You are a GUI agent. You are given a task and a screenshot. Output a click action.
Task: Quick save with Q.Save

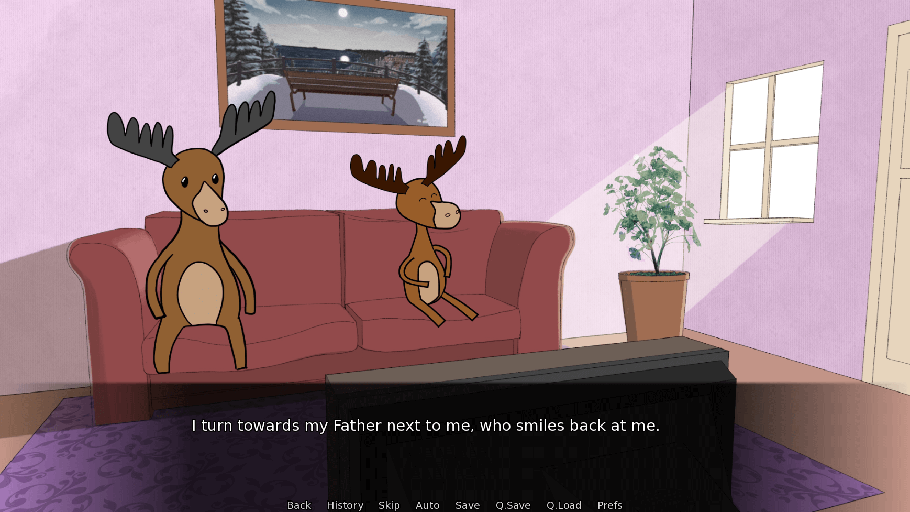pyautogui.click(x=513, y=505)
